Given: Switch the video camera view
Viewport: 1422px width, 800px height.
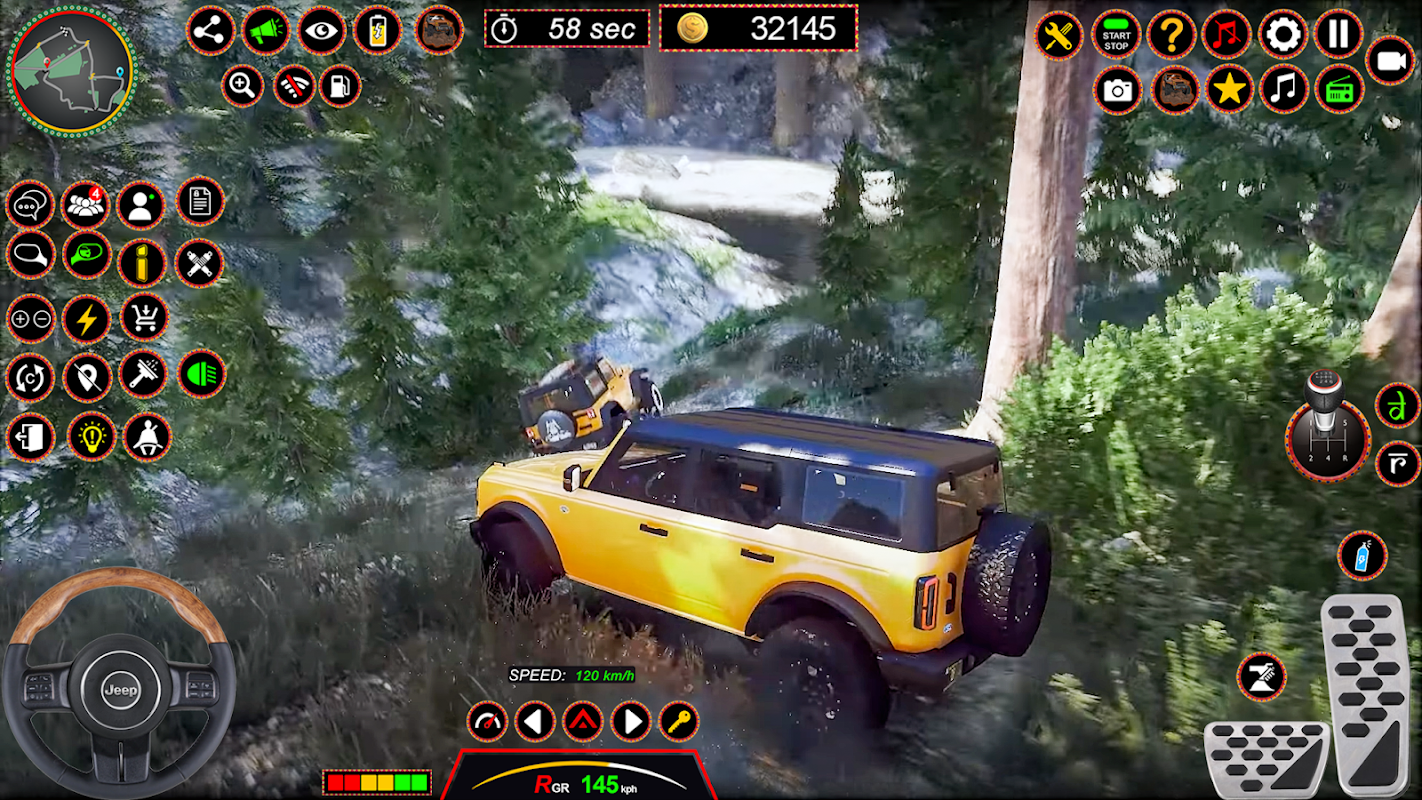Looking at the screenshot, I should coord(1391,62).
